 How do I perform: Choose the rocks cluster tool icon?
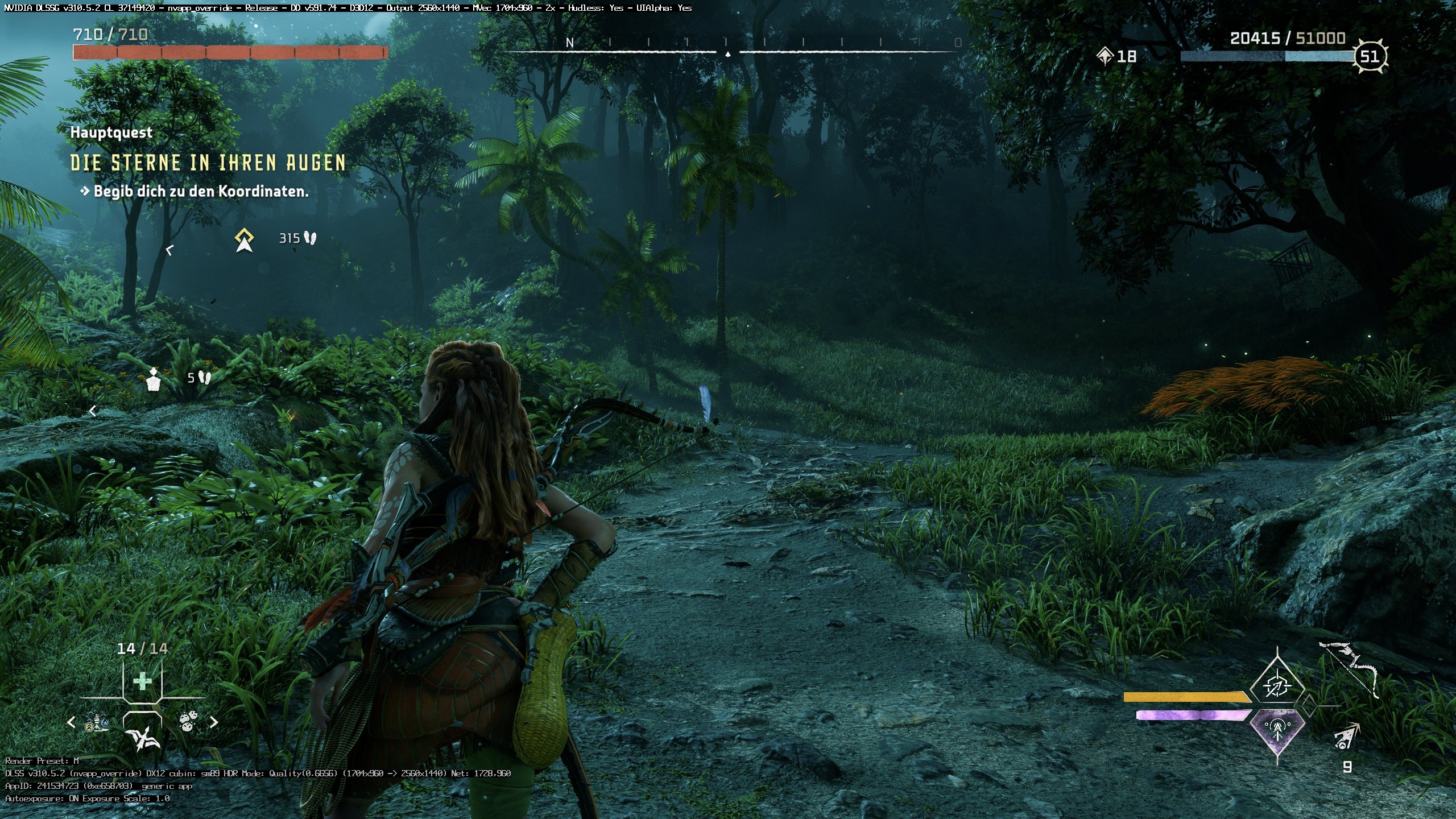(x=188, y=721)
